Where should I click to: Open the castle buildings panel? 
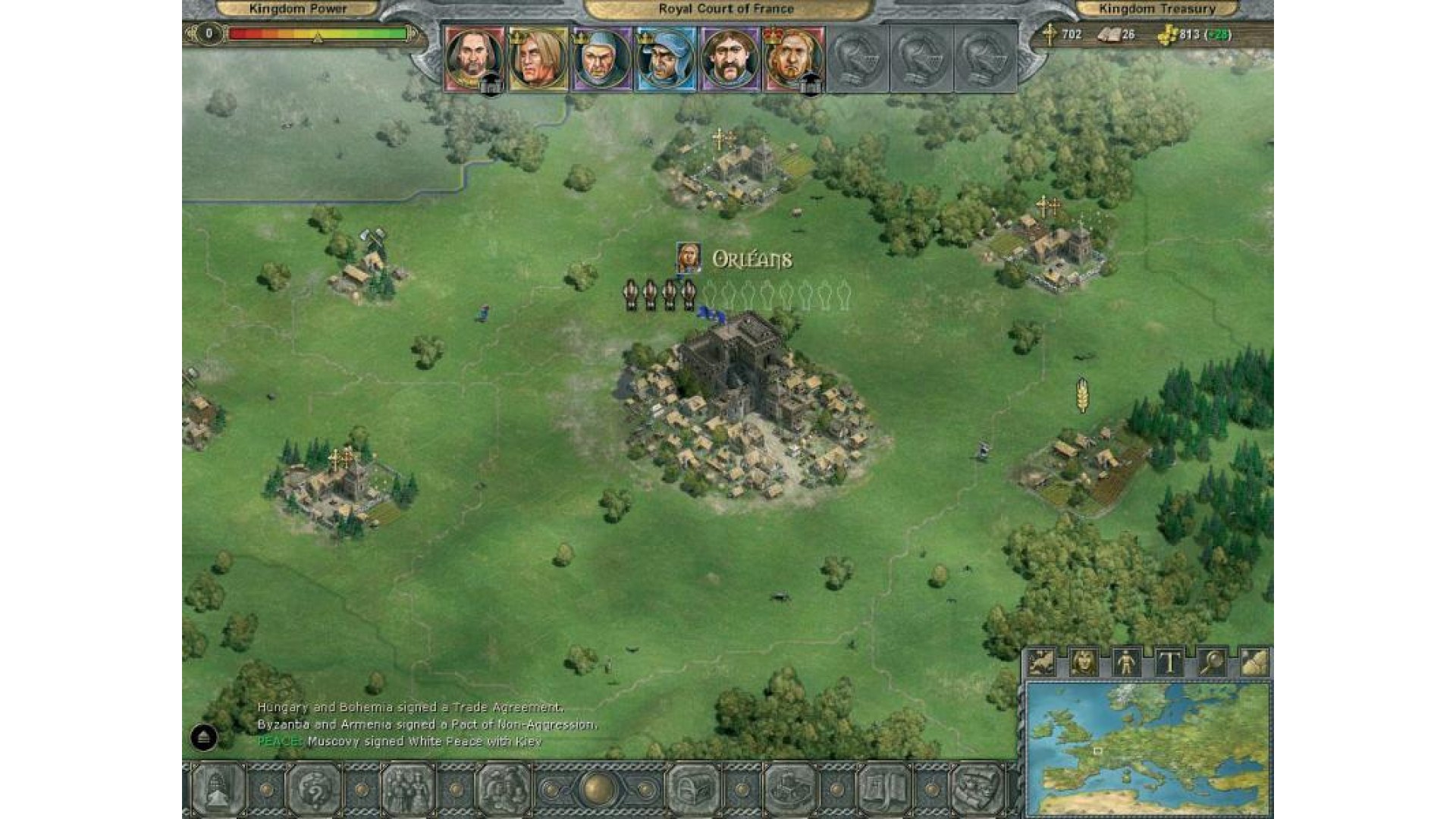[x=788, y=790]
